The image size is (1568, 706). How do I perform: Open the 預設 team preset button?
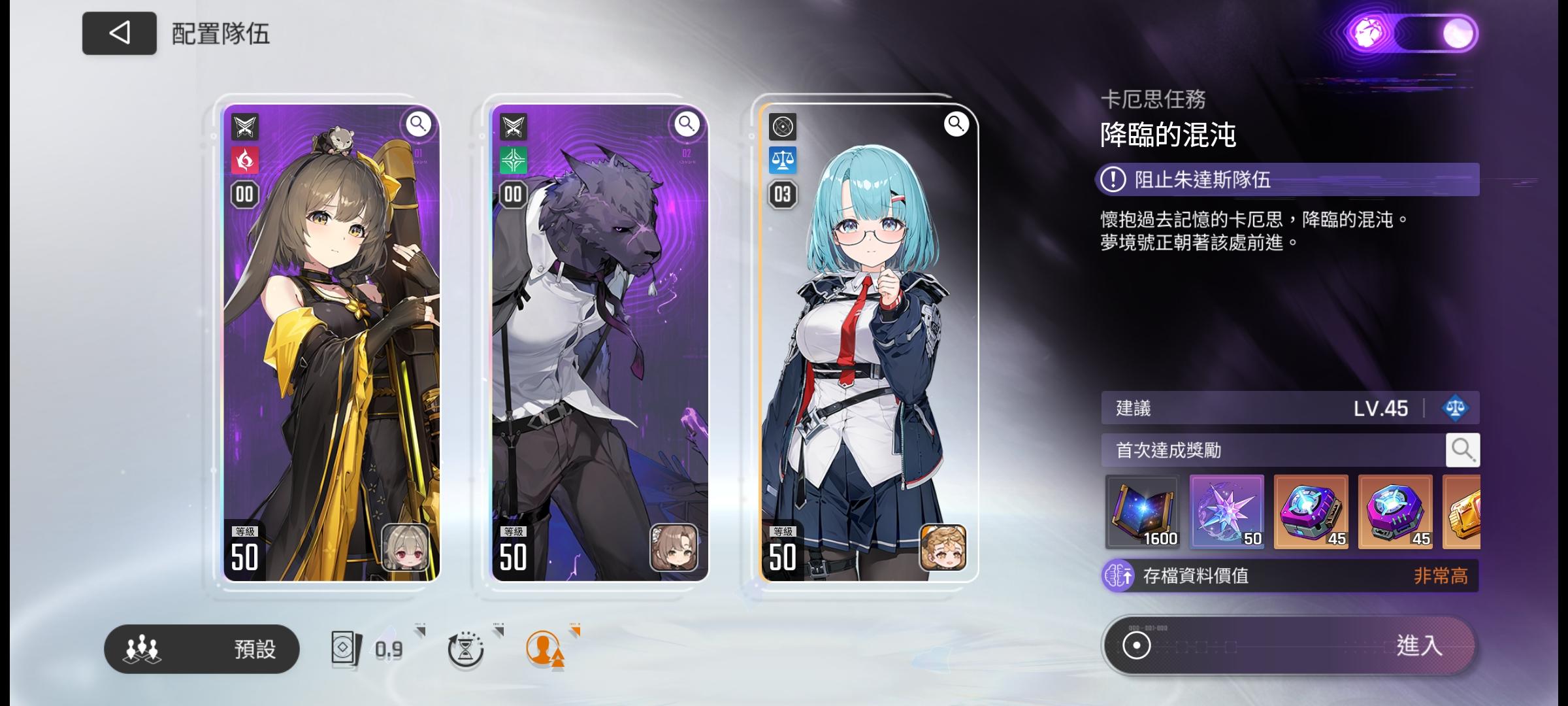pyautogui.click(x=201, y=649)
